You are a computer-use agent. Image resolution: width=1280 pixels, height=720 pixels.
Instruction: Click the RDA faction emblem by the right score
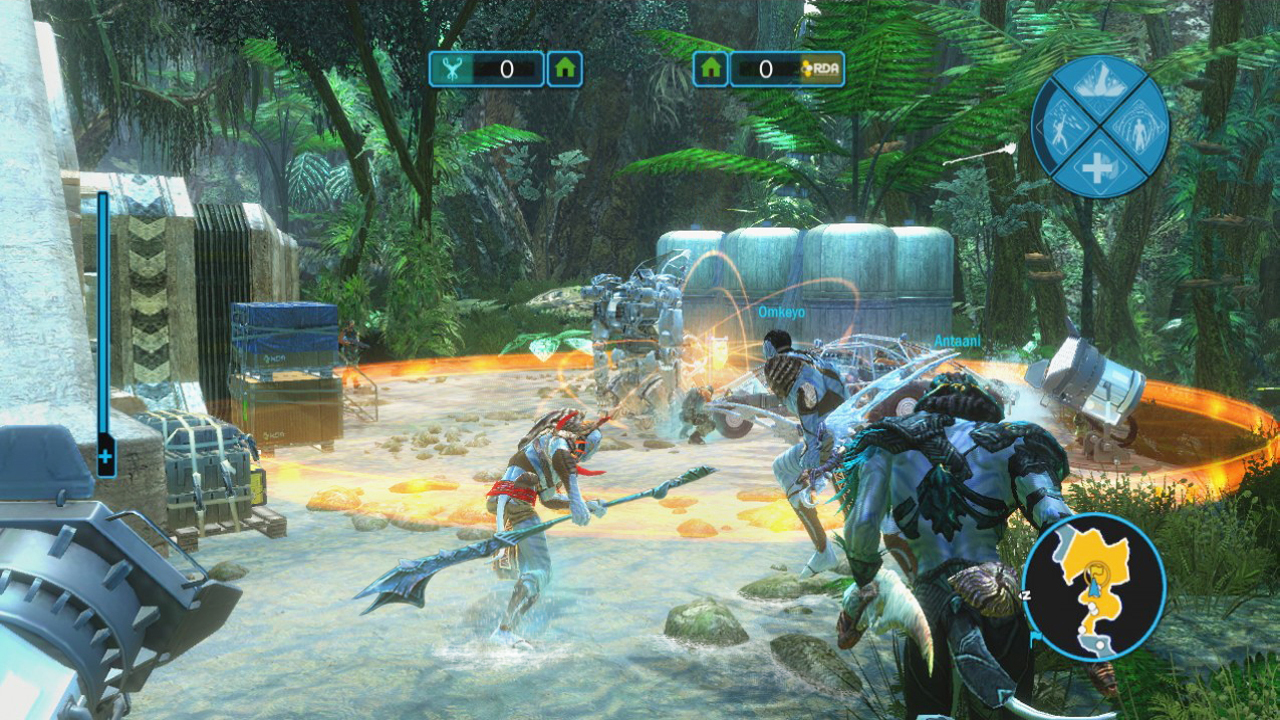pos(822,68)
